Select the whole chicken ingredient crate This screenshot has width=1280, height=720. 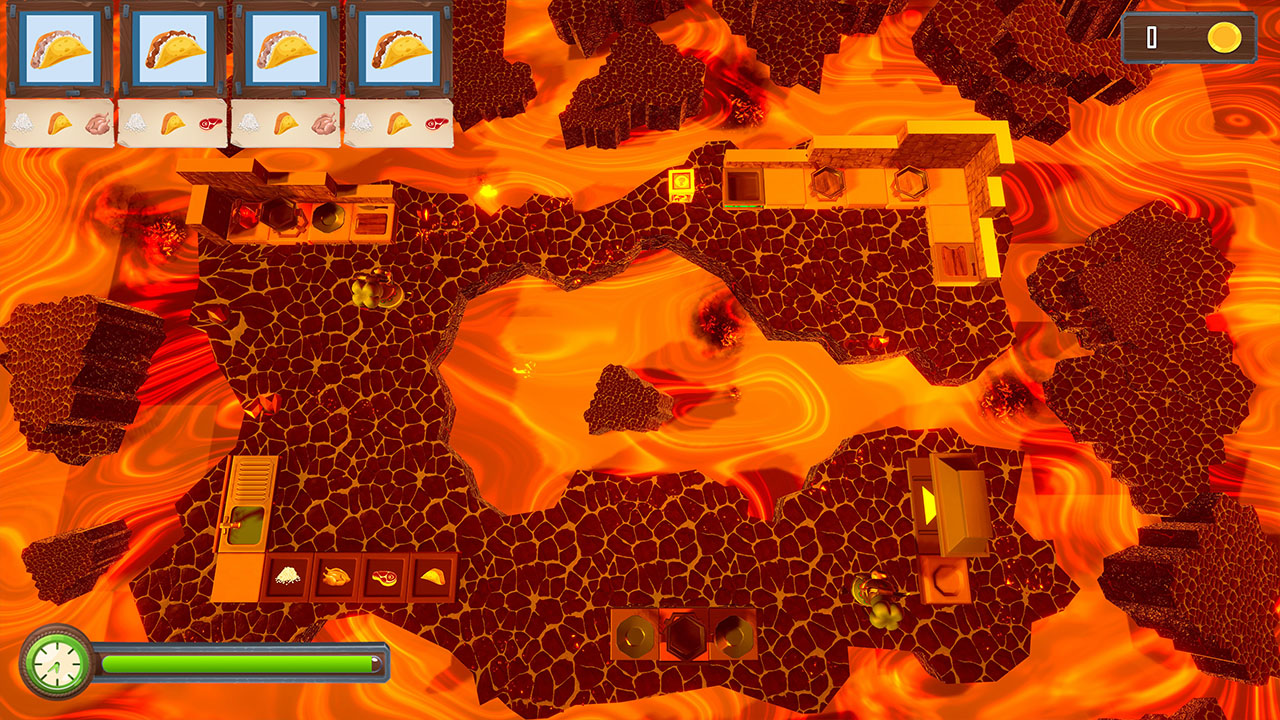click(x=335, y=578)
